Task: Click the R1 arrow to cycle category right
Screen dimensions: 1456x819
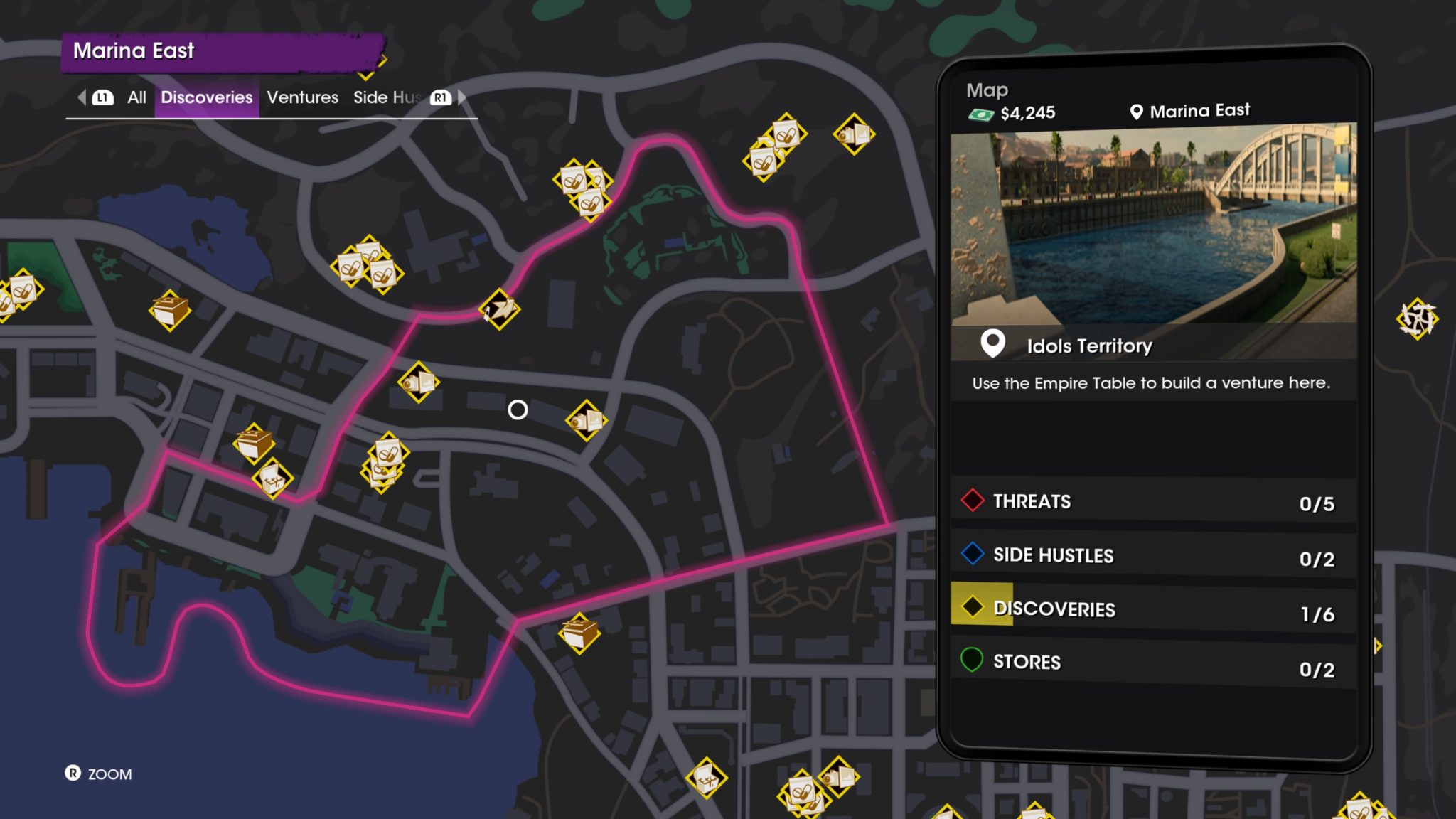Action: click(x=438, y=97)
